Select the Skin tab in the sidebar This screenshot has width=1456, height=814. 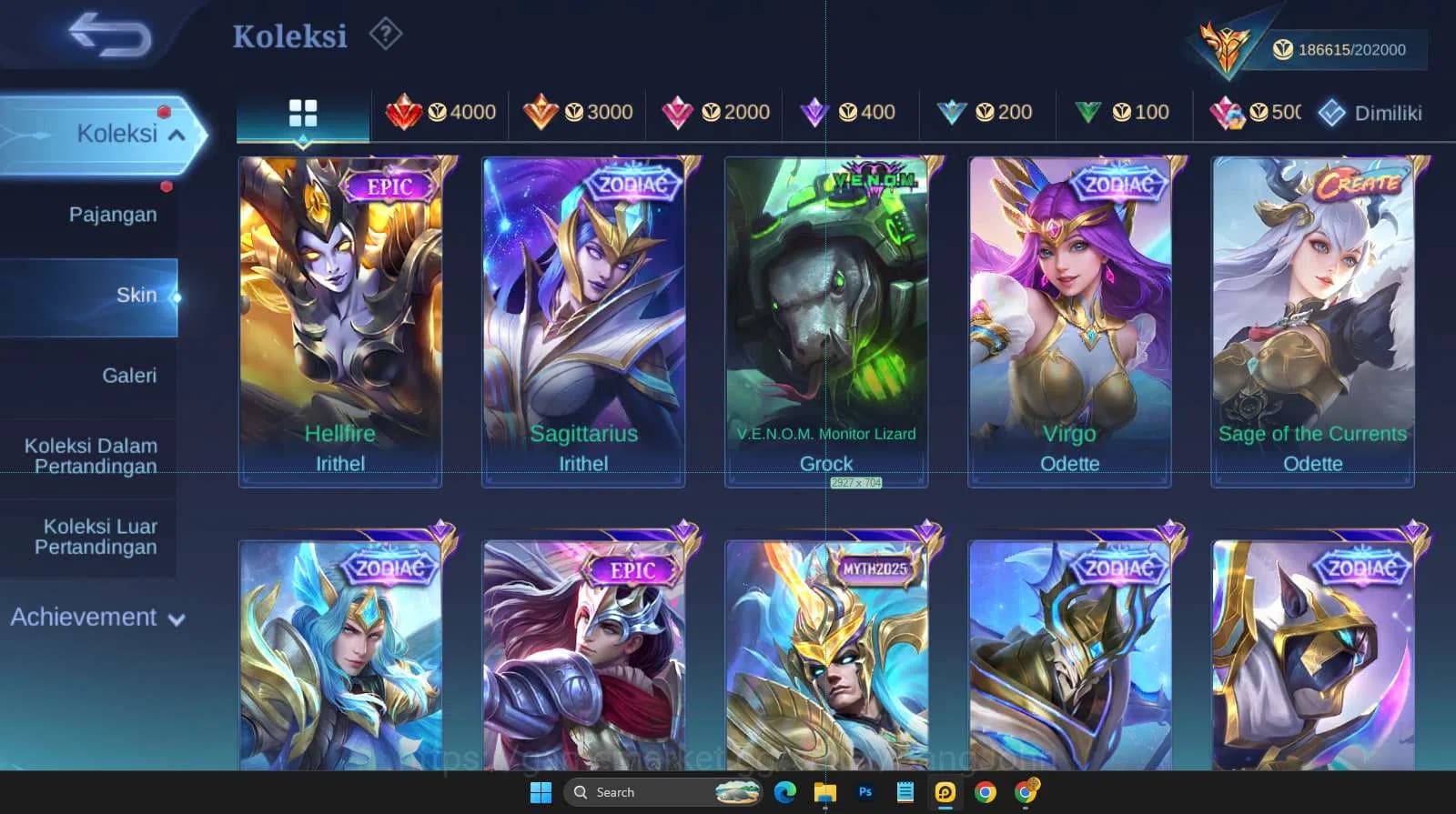coord(137,295)
